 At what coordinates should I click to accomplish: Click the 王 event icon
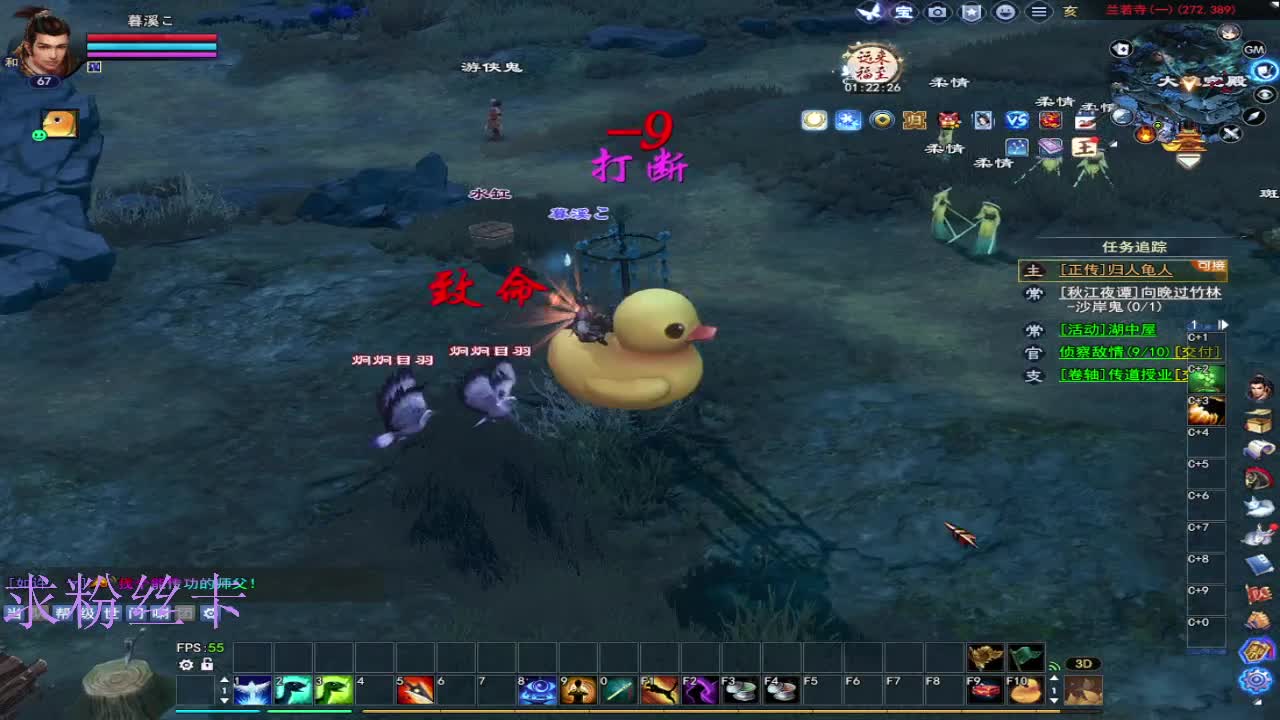pos(1083,149)
